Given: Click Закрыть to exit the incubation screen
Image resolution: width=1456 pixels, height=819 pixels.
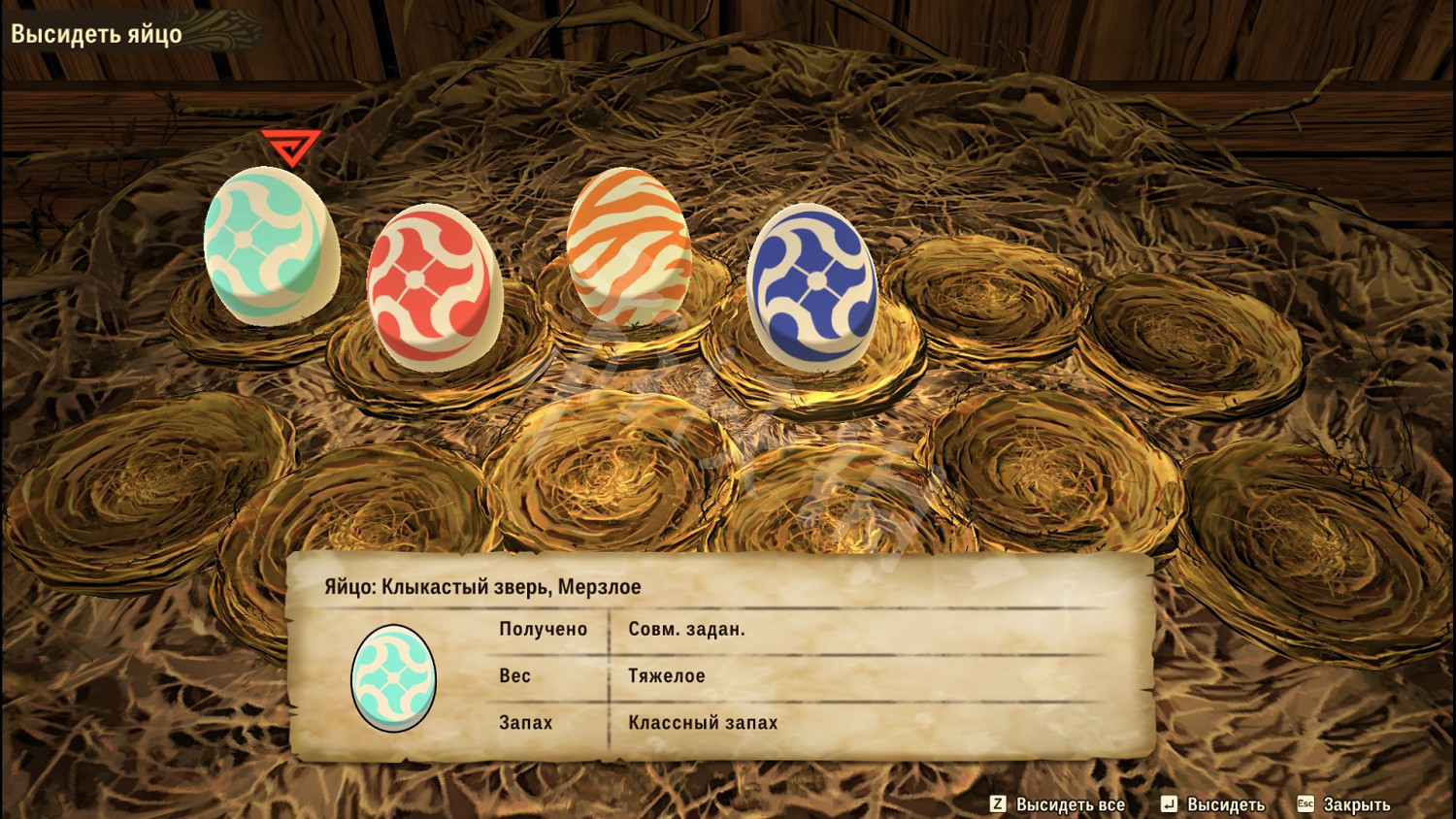Looking at the screenshot, I should [x=1352, y=804].
